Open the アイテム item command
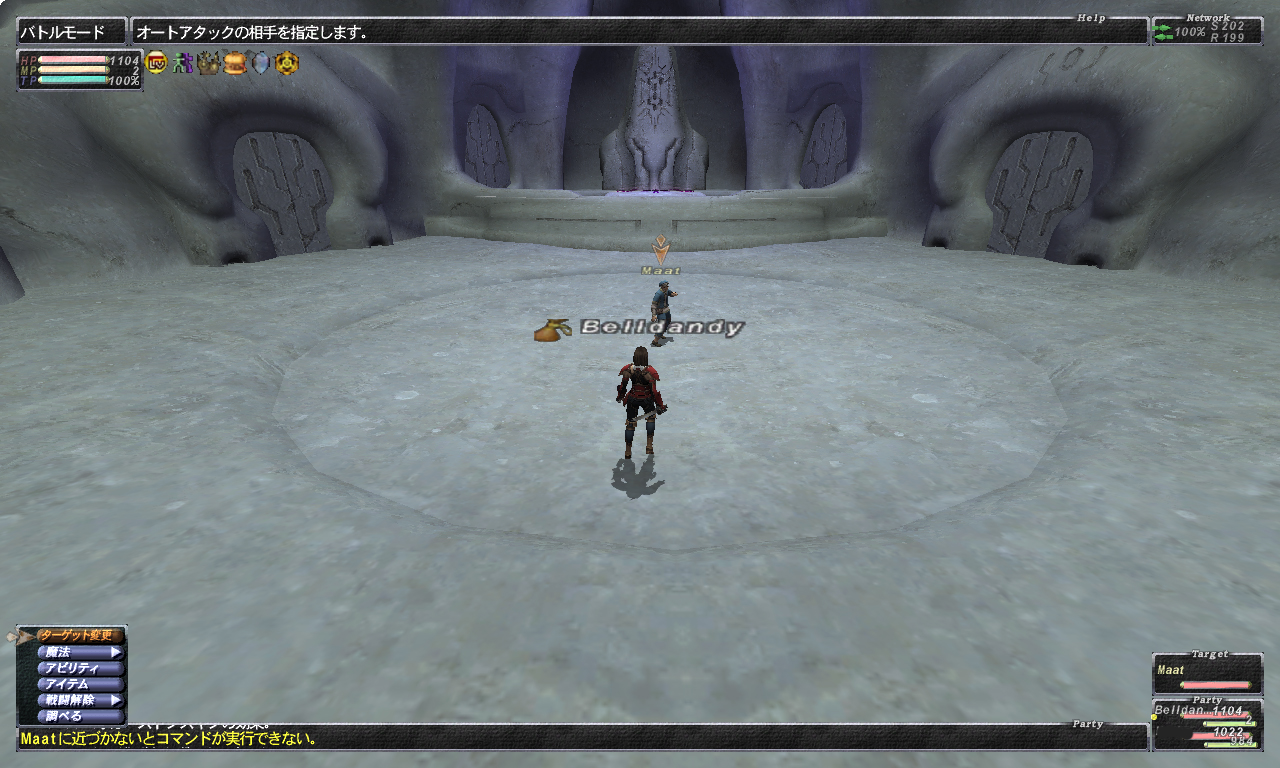The width and height of the screenshot is (1280, 768). [x=79, y=684]
